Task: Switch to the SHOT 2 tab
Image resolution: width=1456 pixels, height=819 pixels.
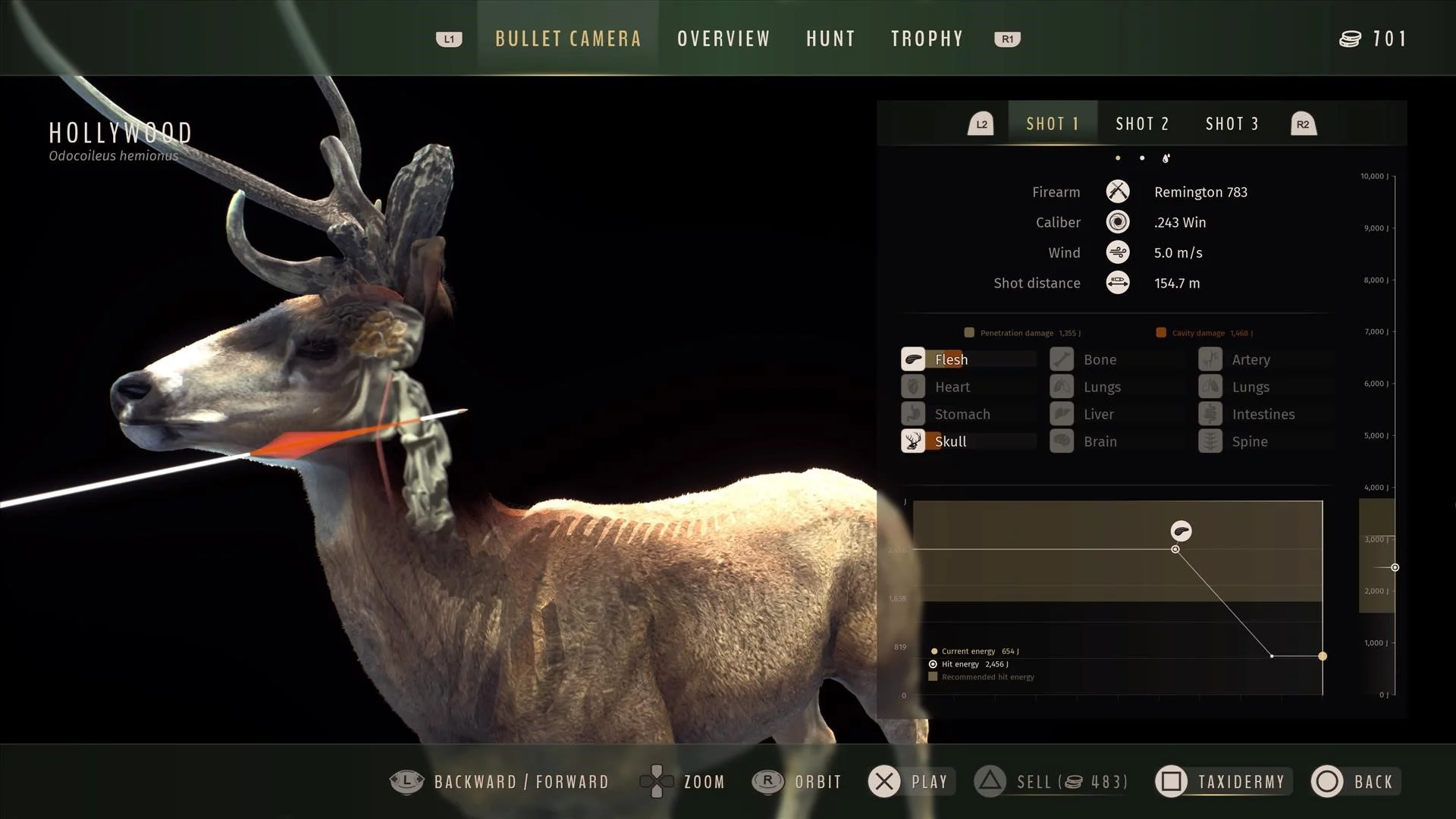Action: (x=1142, y=124)
